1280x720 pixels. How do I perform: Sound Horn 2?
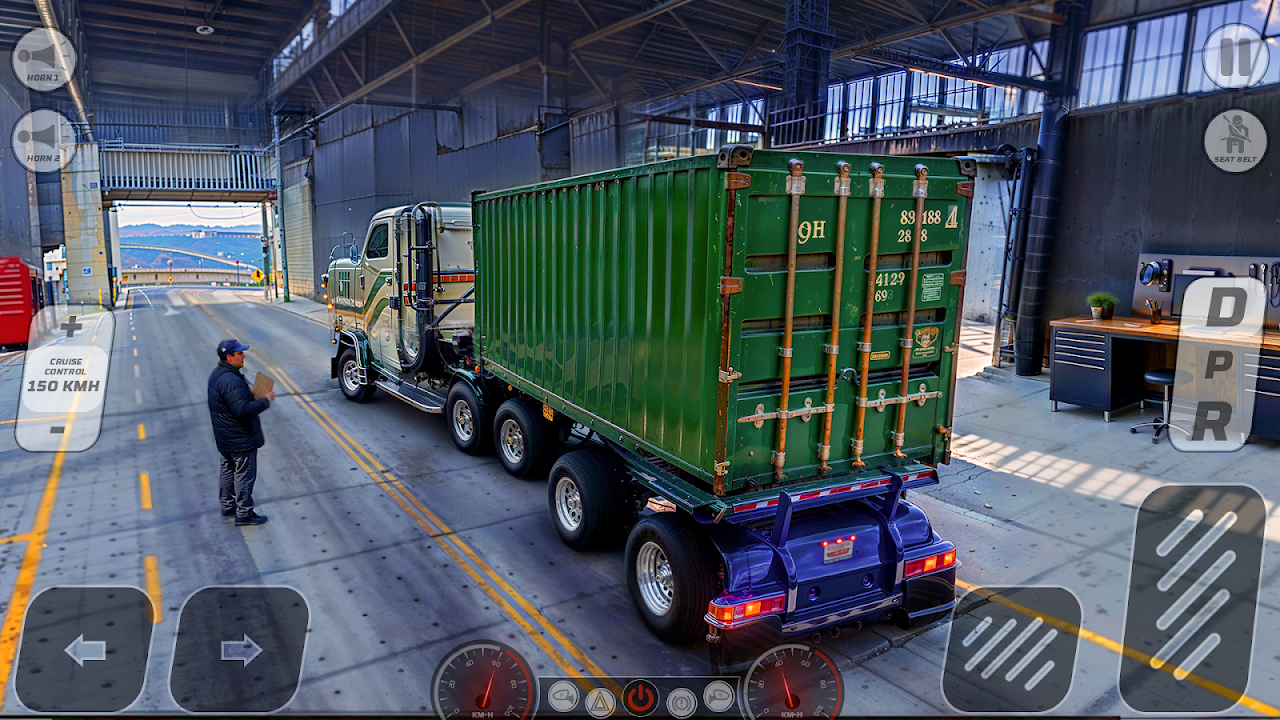point(43,140)
